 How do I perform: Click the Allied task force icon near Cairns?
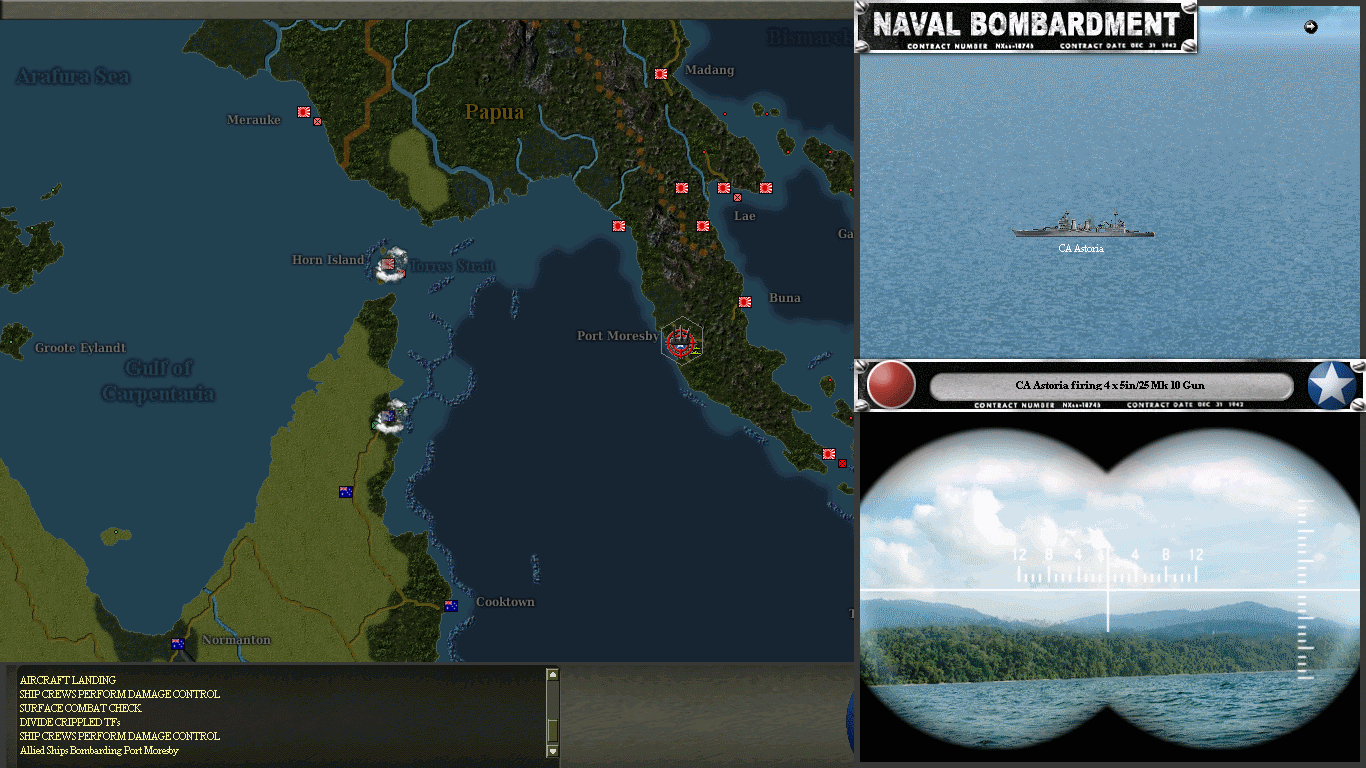pyautogui.click(x=390, y=417)
